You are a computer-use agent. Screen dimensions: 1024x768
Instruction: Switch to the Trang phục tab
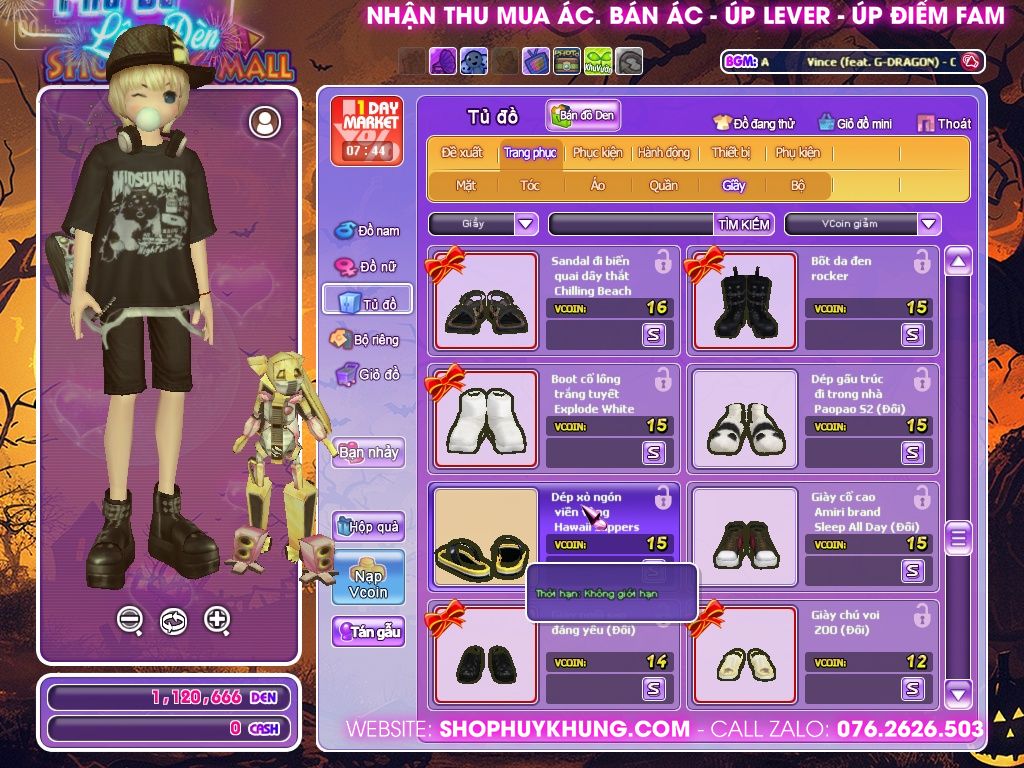click(530, 153)
